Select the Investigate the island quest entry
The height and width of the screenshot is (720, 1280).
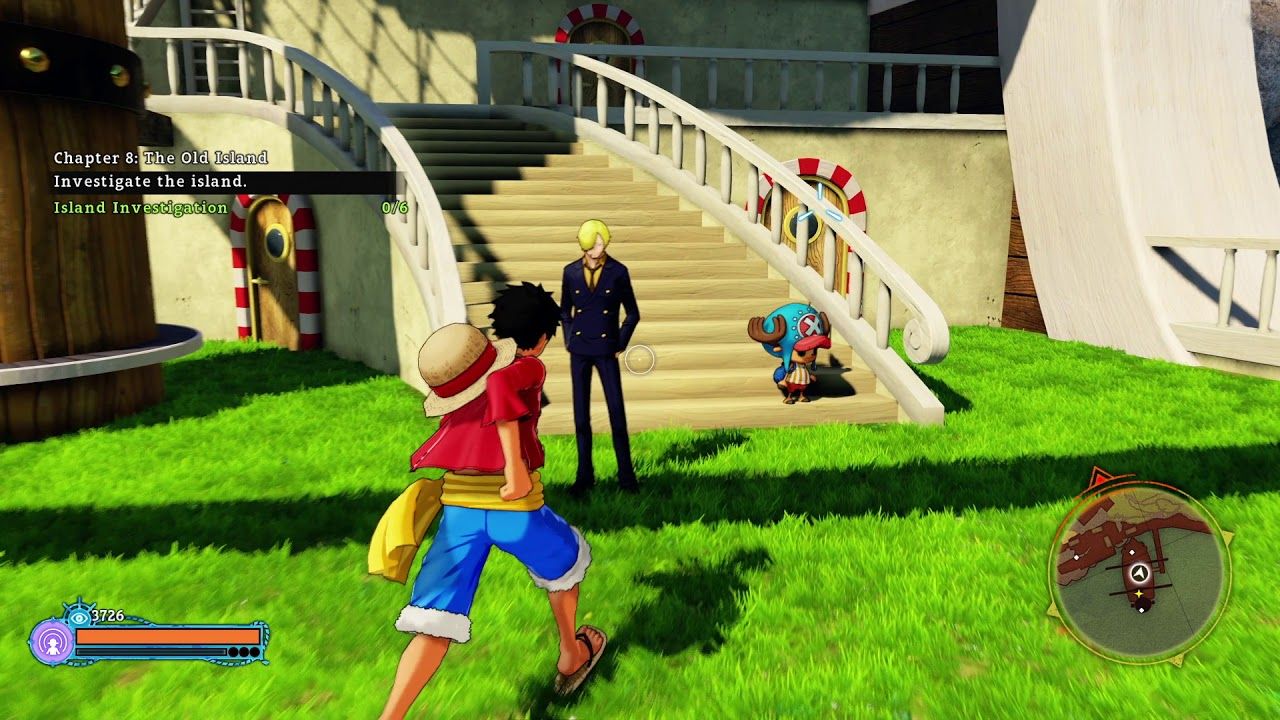[x=150, y=182]
